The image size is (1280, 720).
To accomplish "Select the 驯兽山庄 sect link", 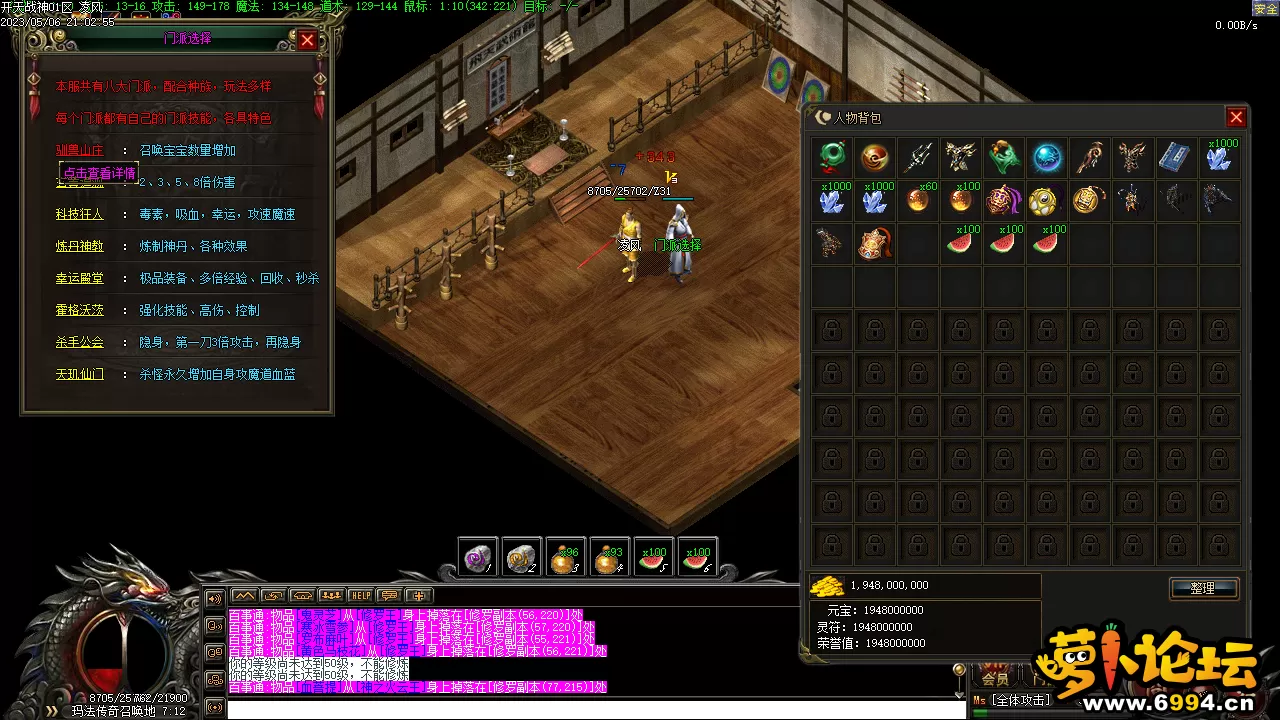I will (x=79, y=150).
